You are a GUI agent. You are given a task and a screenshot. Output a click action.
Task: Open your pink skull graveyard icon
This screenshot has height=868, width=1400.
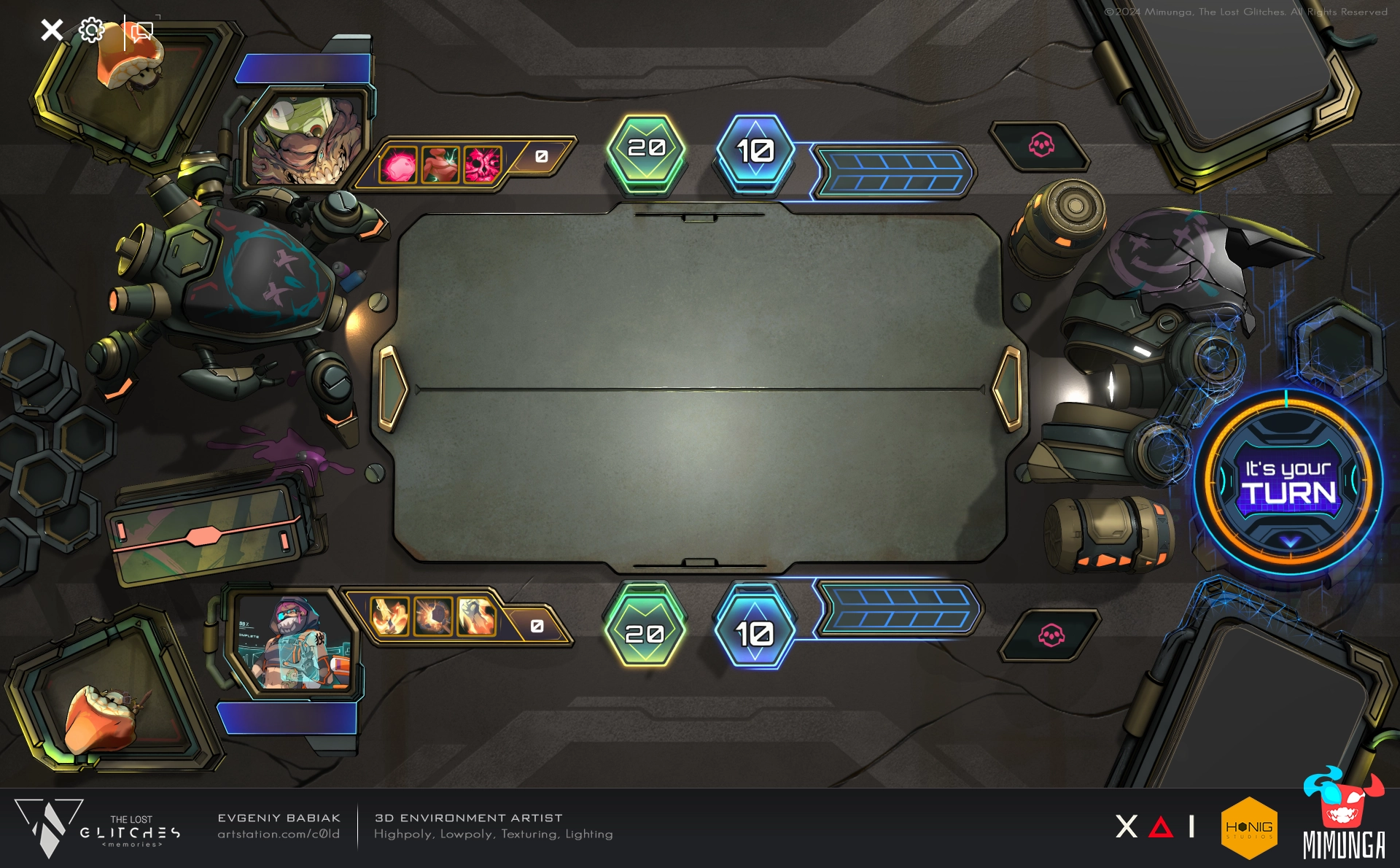[x=1051, y=635]
